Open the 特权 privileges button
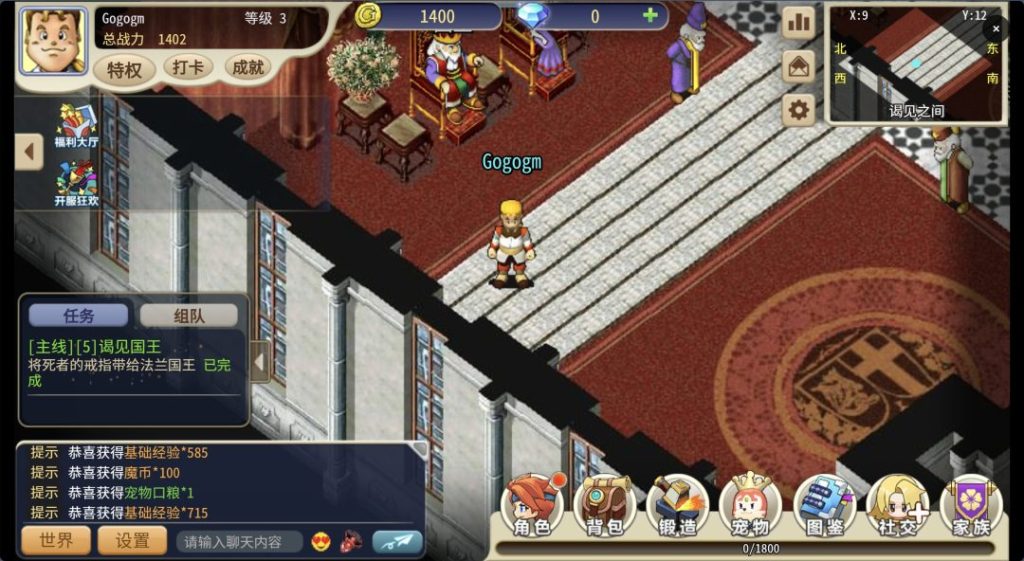Image resolution: width=1024 pixels, height=561 pixels. 126,69
